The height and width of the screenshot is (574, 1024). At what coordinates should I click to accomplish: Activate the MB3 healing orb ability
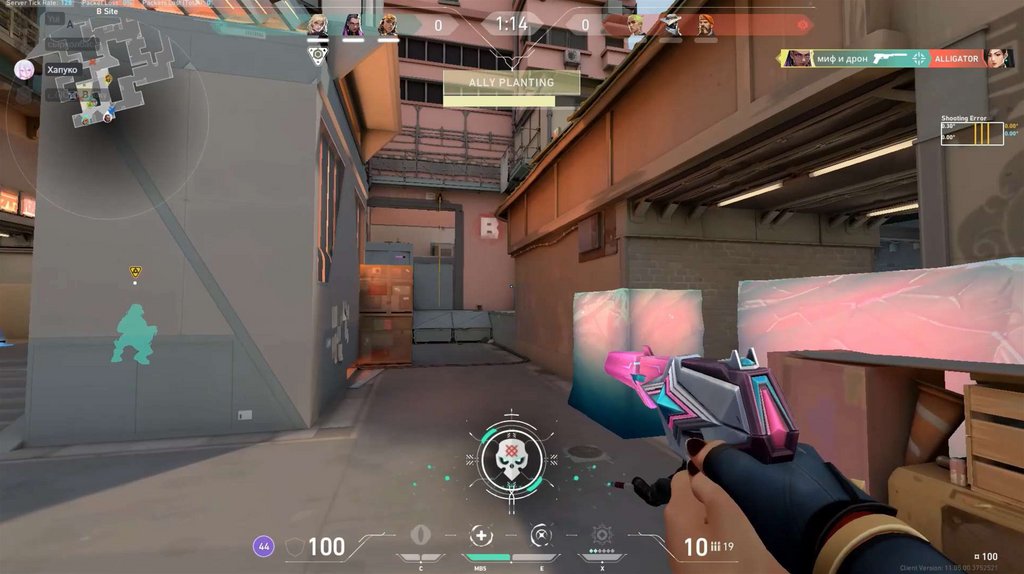(x=481, y=534)
